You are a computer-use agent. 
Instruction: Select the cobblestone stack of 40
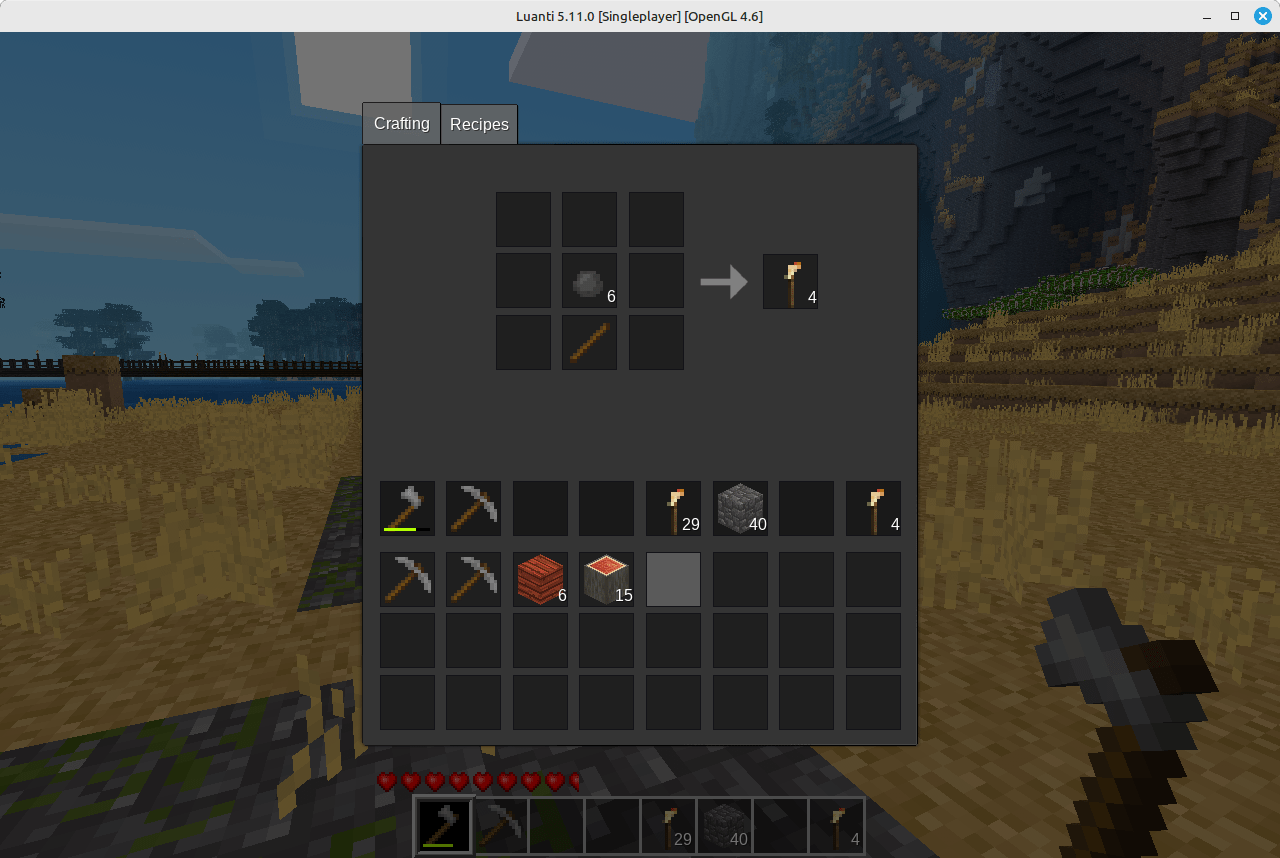point(740,508)
